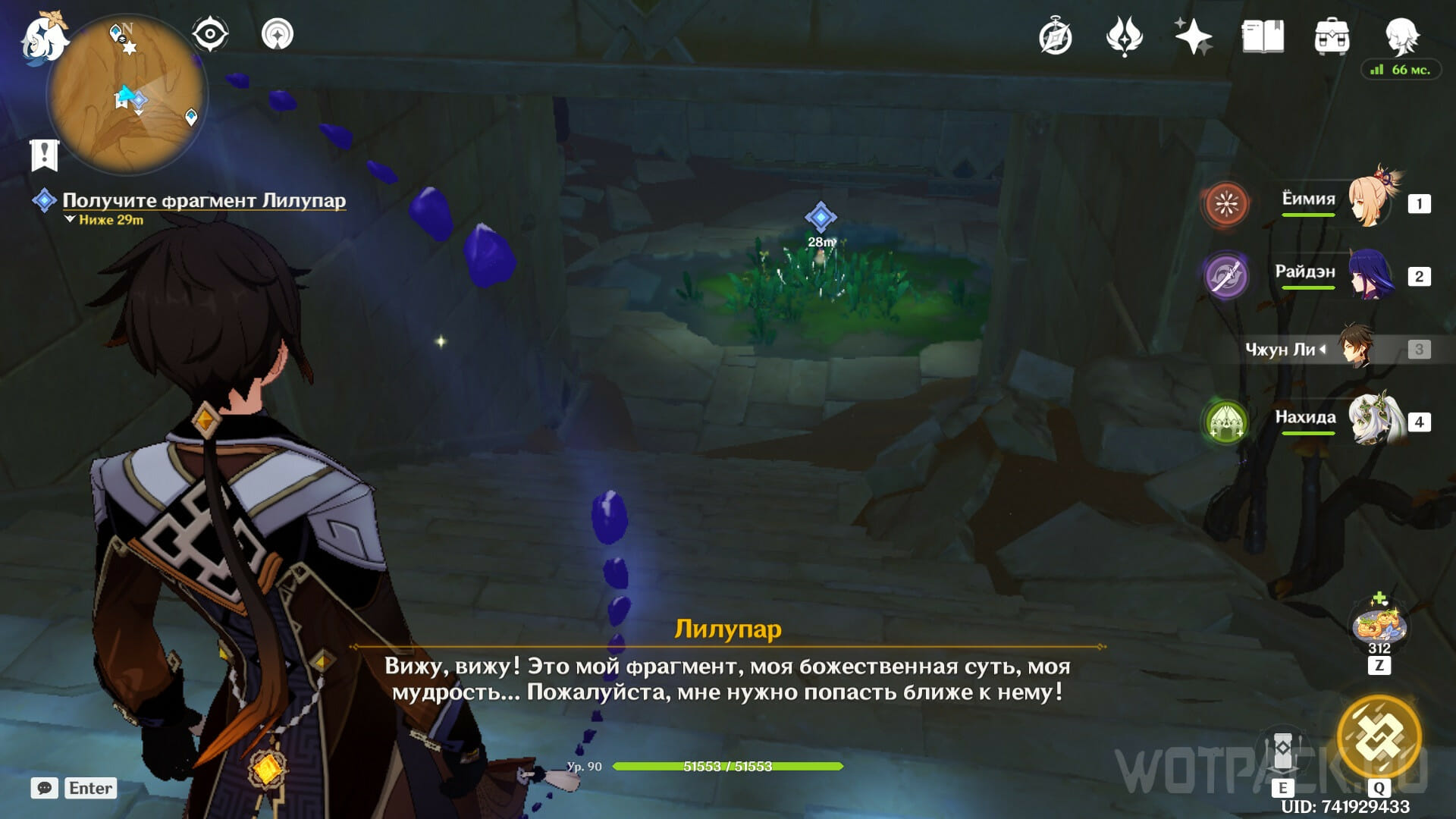1456x819 pixels.
Task: Open the backpack inventory icon
Action: pyautogui.click(x=1332, y=36)
